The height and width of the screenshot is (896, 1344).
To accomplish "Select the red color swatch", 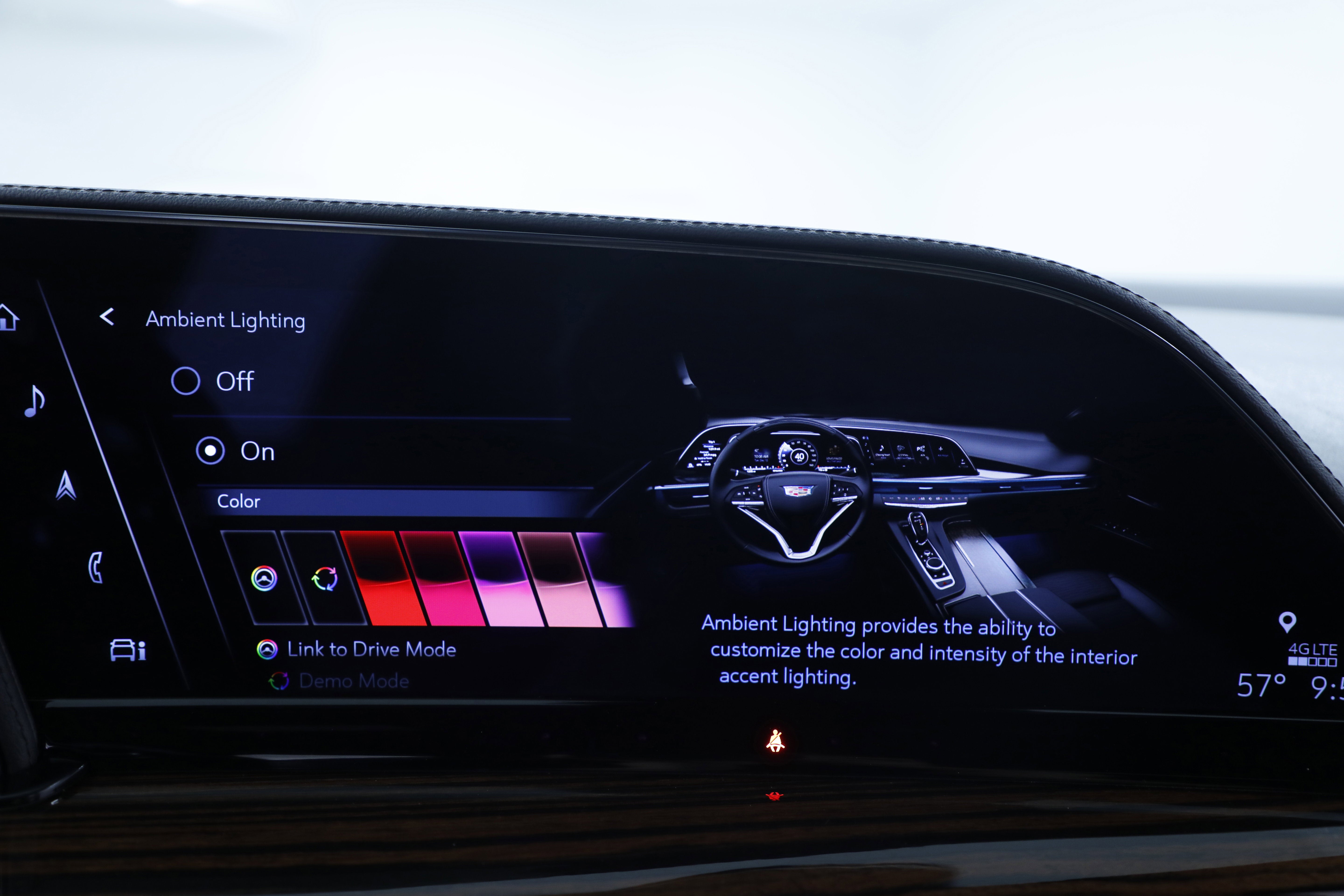I will point(377,577).
